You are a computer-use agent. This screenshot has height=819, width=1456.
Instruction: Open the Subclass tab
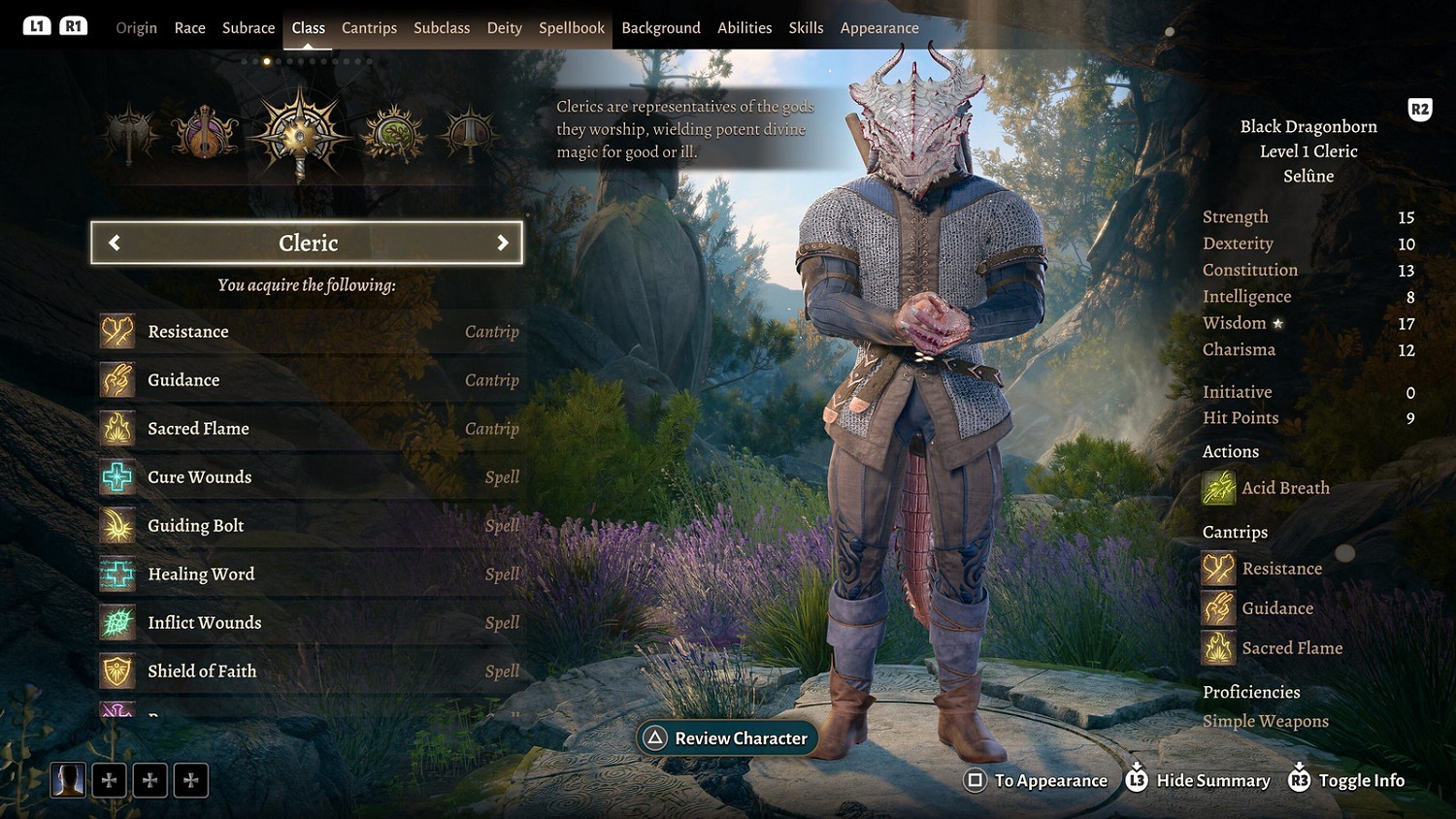click(442, 28)
